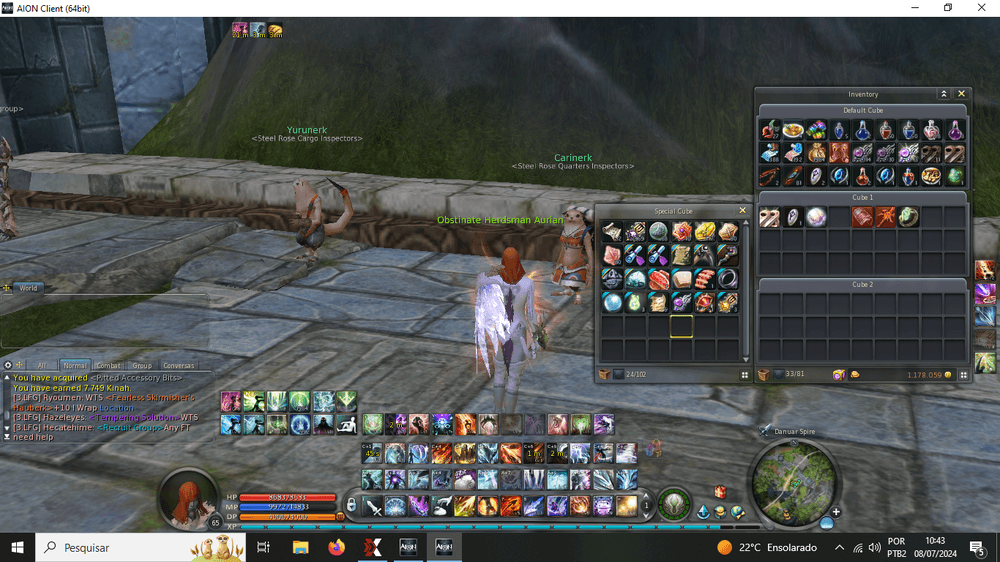
Task: Maximize the AION Client window
Action: coord(948,8)
